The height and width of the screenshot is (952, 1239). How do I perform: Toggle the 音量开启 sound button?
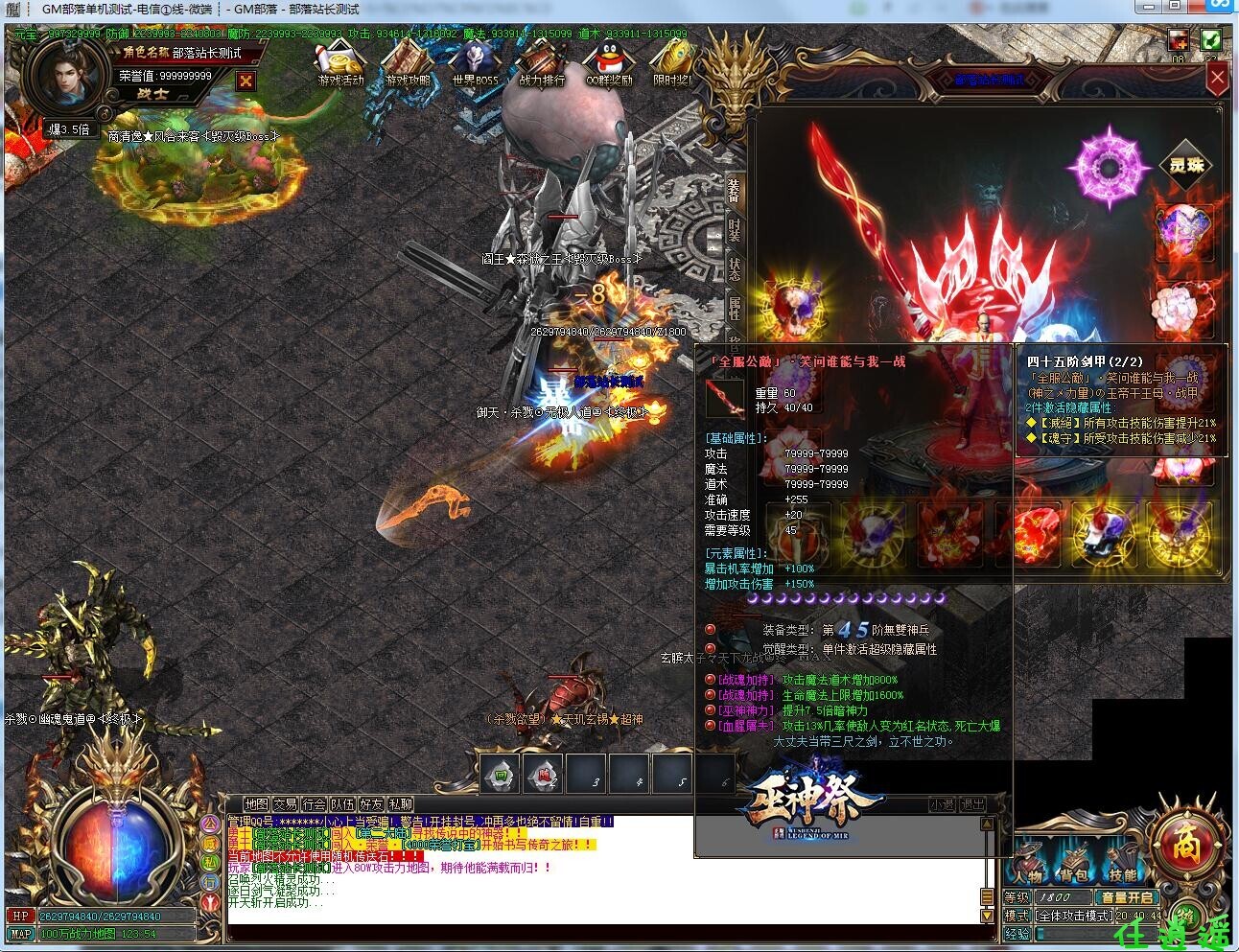[1128, 897]
